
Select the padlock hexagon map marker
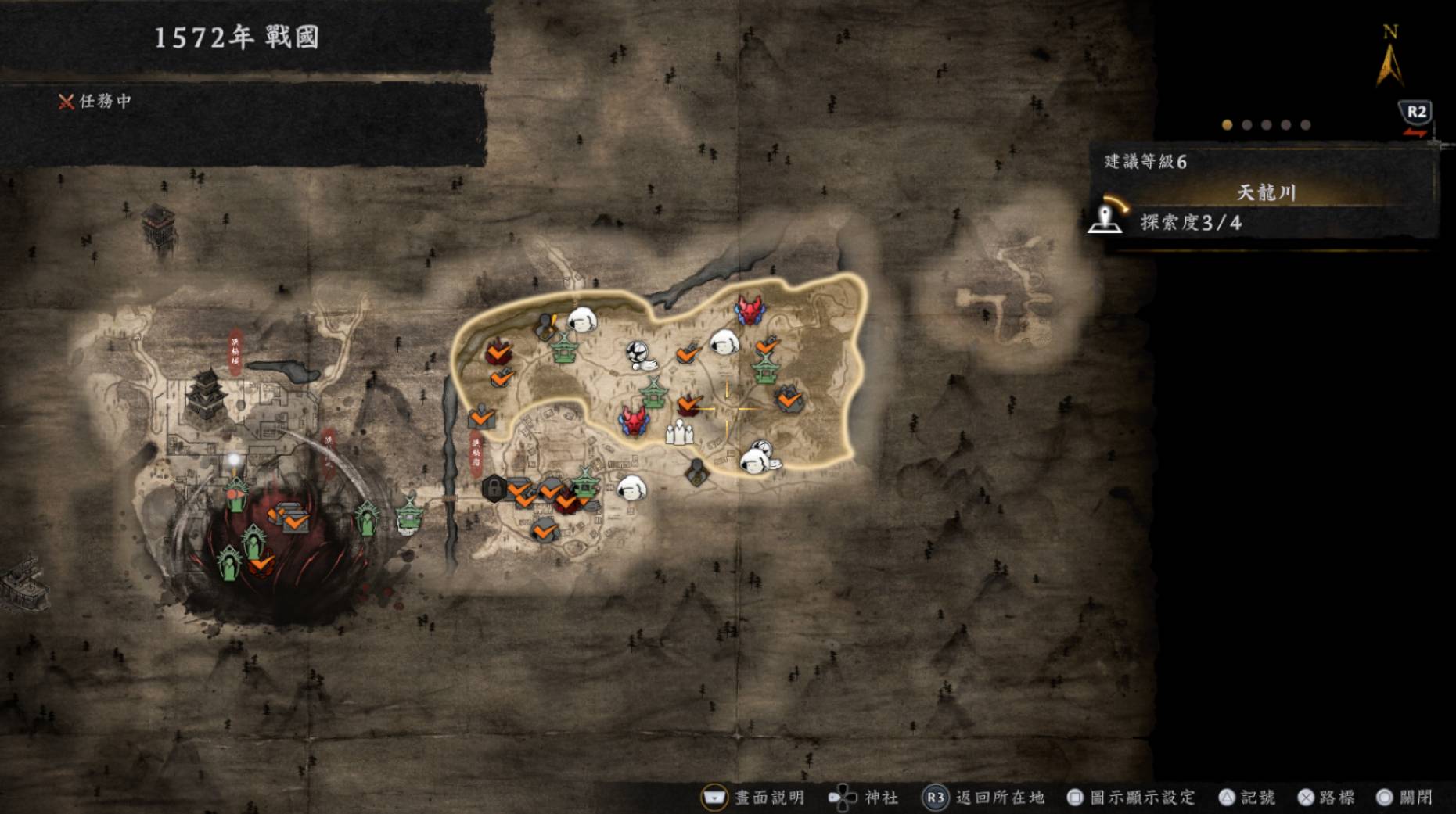(494, 488)
